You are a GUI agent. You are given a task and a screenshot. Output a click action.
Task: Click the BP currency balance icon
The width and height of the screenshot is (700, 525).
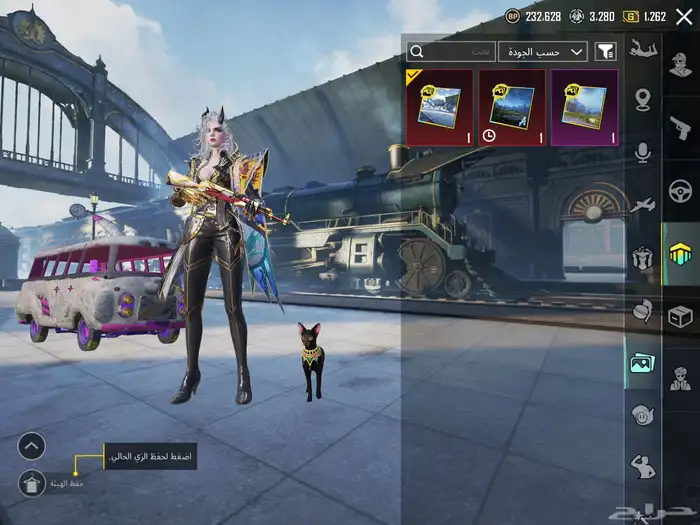pyautogui.click(x=513, y=16)
